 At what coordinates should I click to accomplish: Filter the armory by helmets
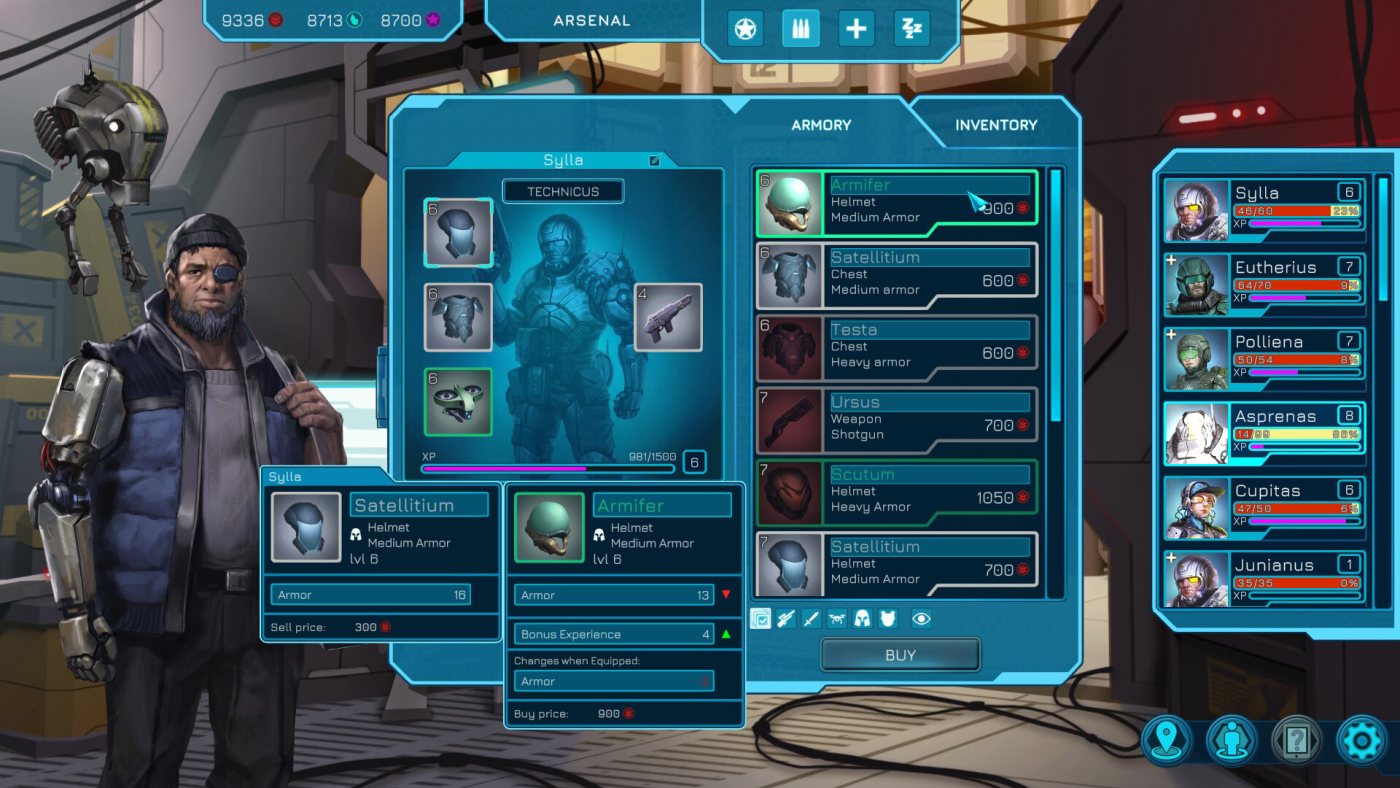[862, 619]
